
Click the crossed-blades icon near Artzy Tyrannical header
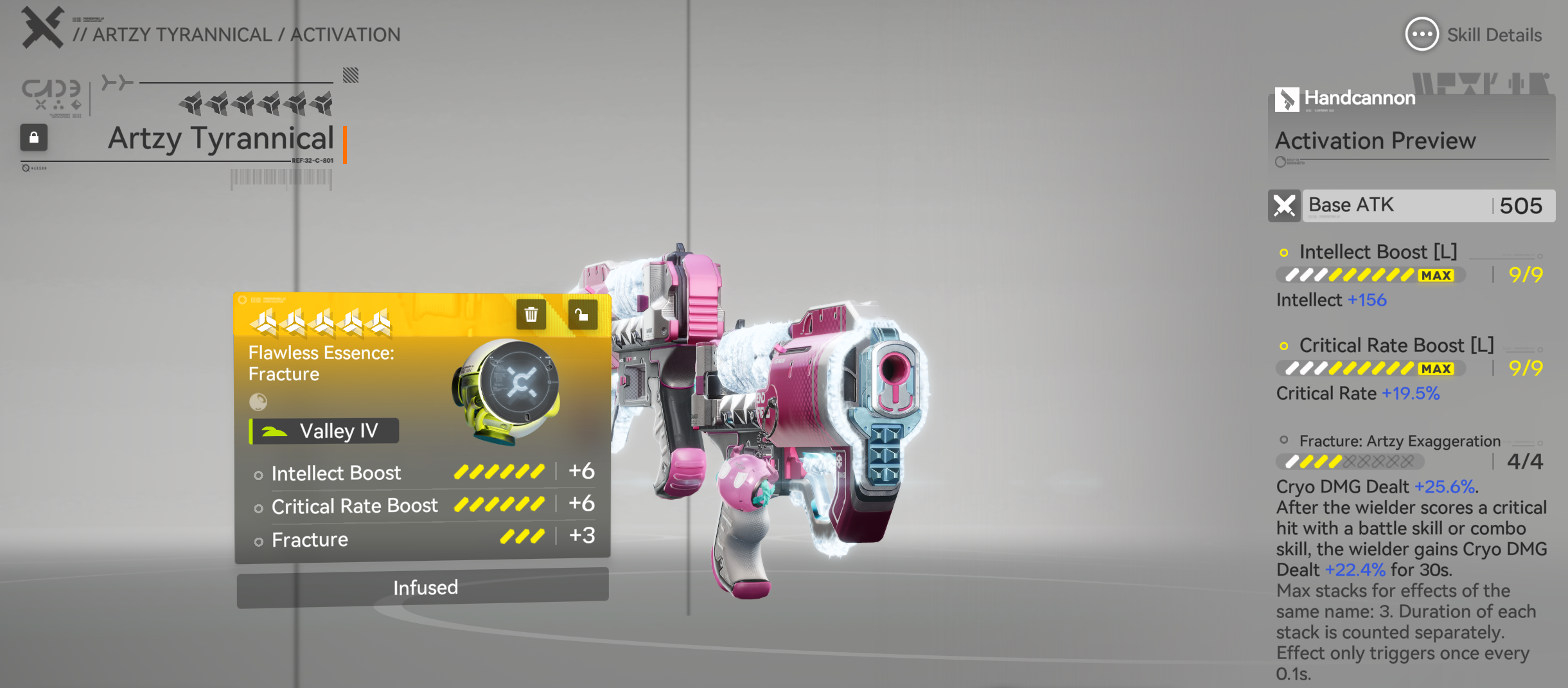click(41, 27)
